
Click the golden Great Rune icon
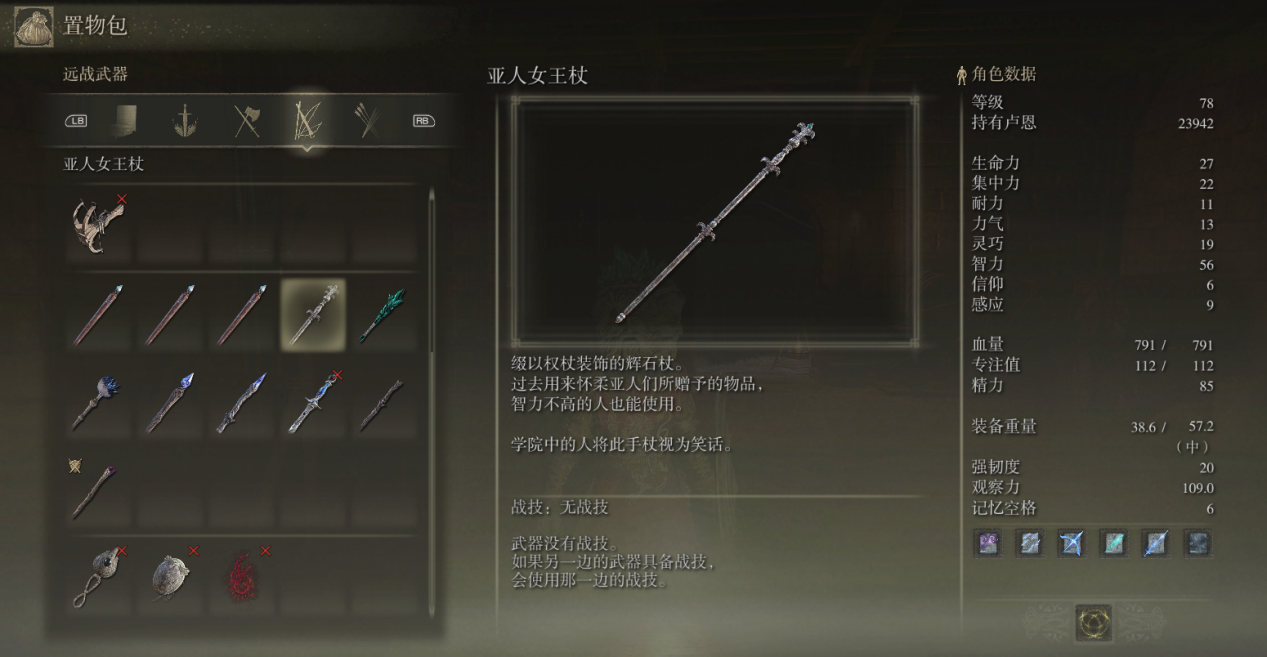(x=1093, y=622)
